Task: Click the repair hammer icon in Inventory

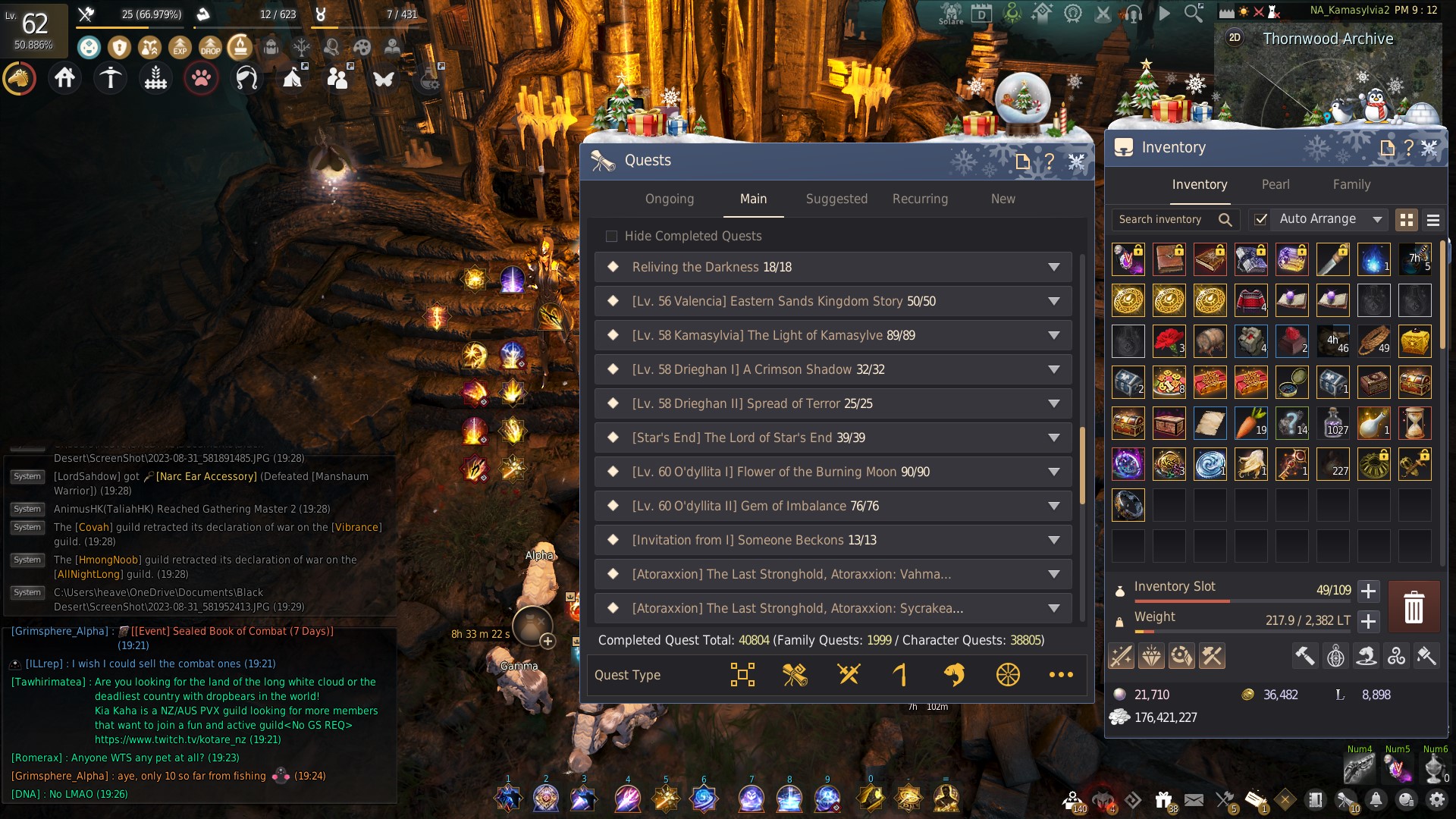Action: pyautogui.click(x=1305, y=656)
